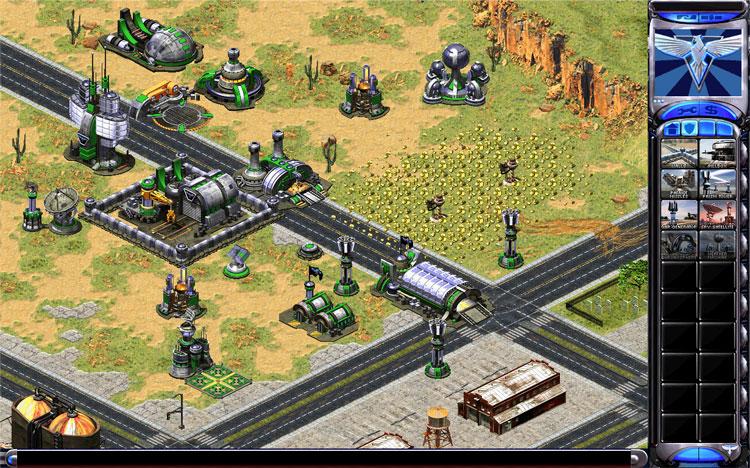Build a Pillbox from the sidebar
750x468 pixels.
click(x=717, y=151)
